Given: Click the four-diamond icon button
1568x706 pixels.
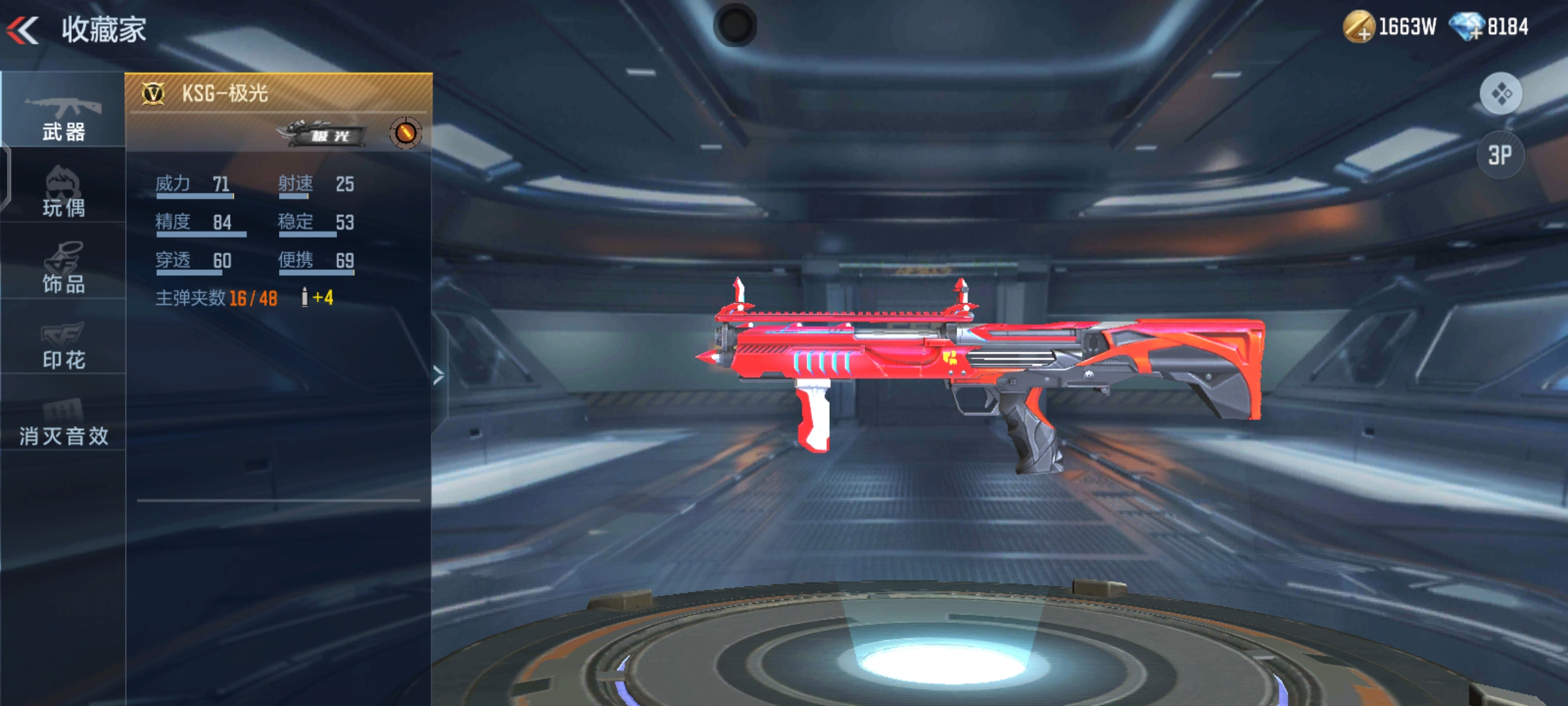Looking at the screenshot, I should [1500, 93].
